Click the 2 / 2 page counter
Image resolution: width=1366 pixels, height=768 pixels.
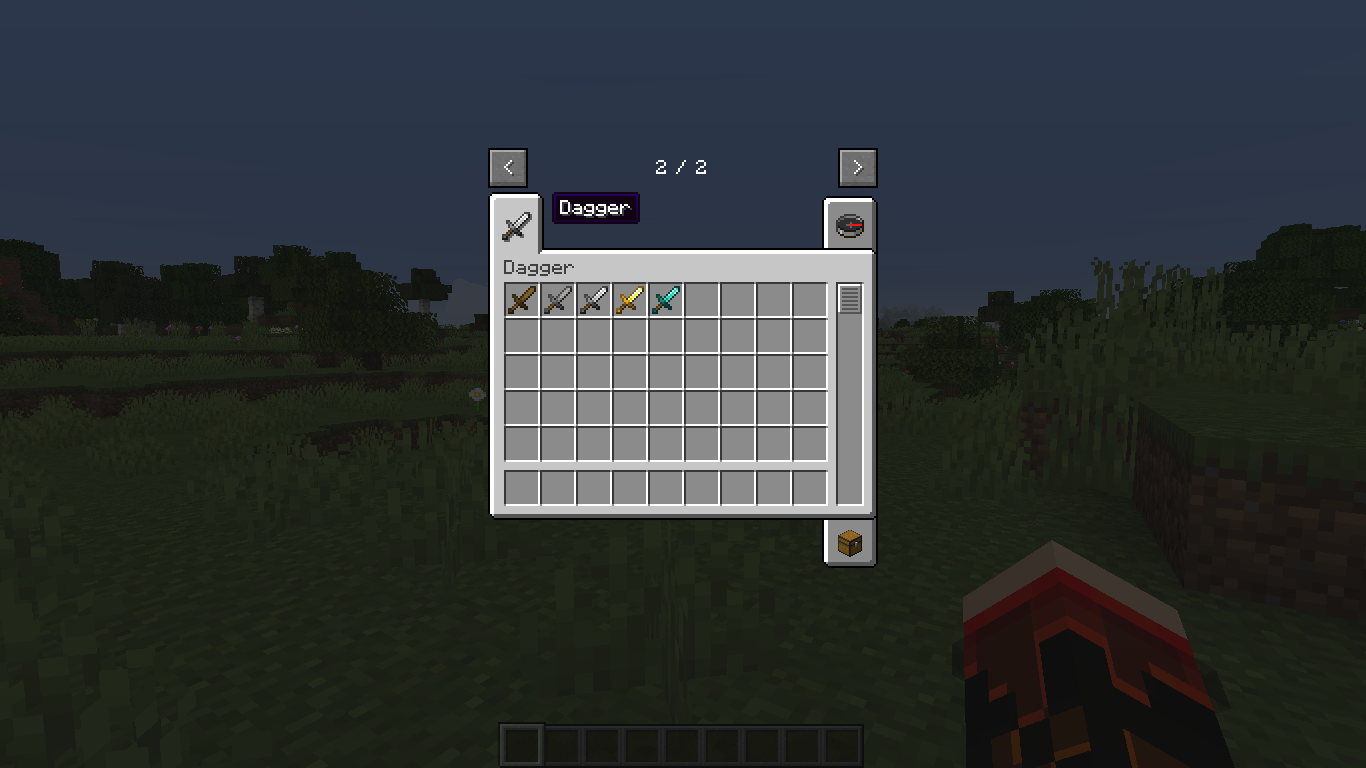tap(680, 167)
